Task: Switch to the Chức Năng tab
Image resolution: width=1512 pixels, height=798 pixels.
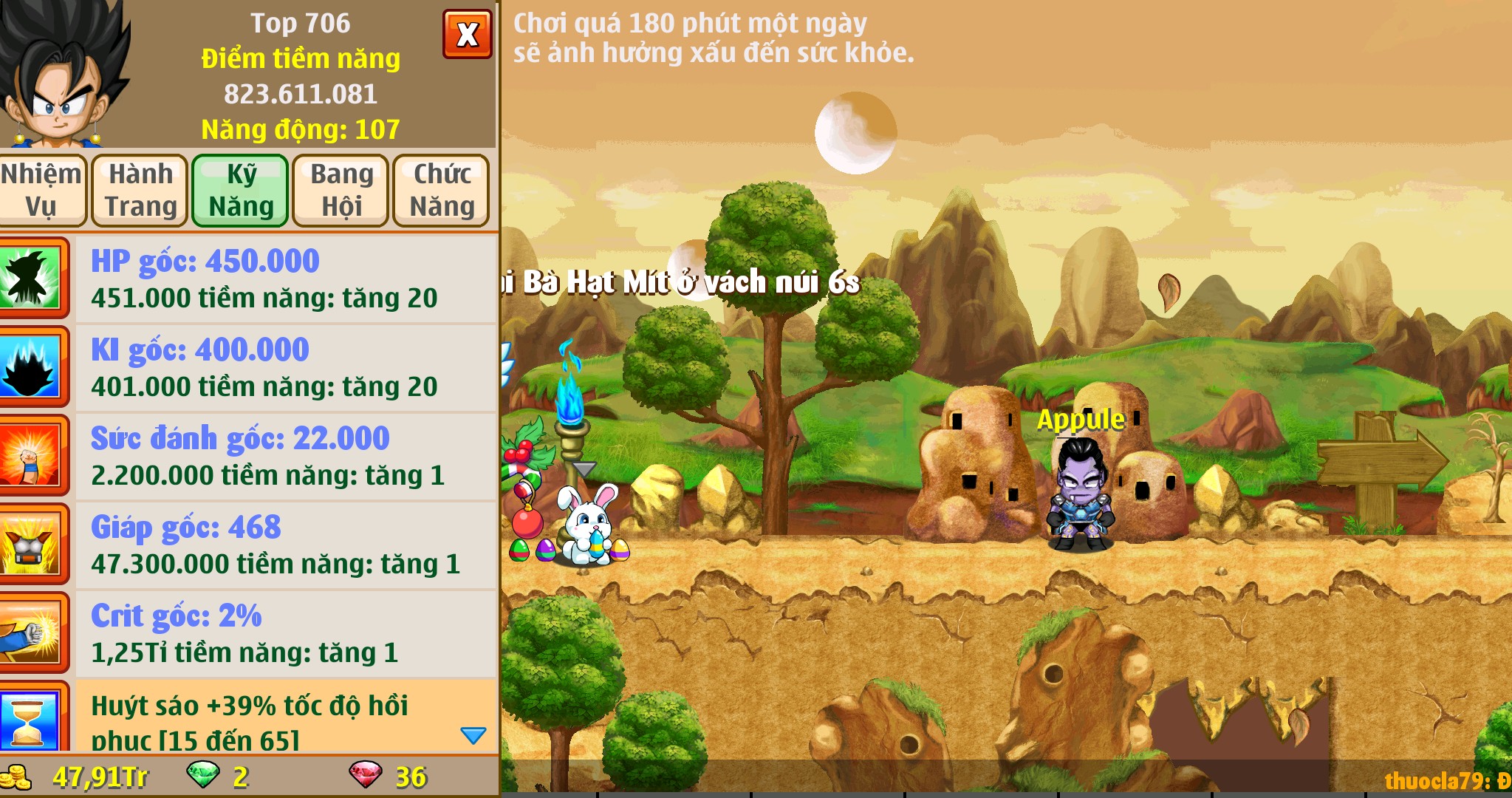Action: [442, 190]
